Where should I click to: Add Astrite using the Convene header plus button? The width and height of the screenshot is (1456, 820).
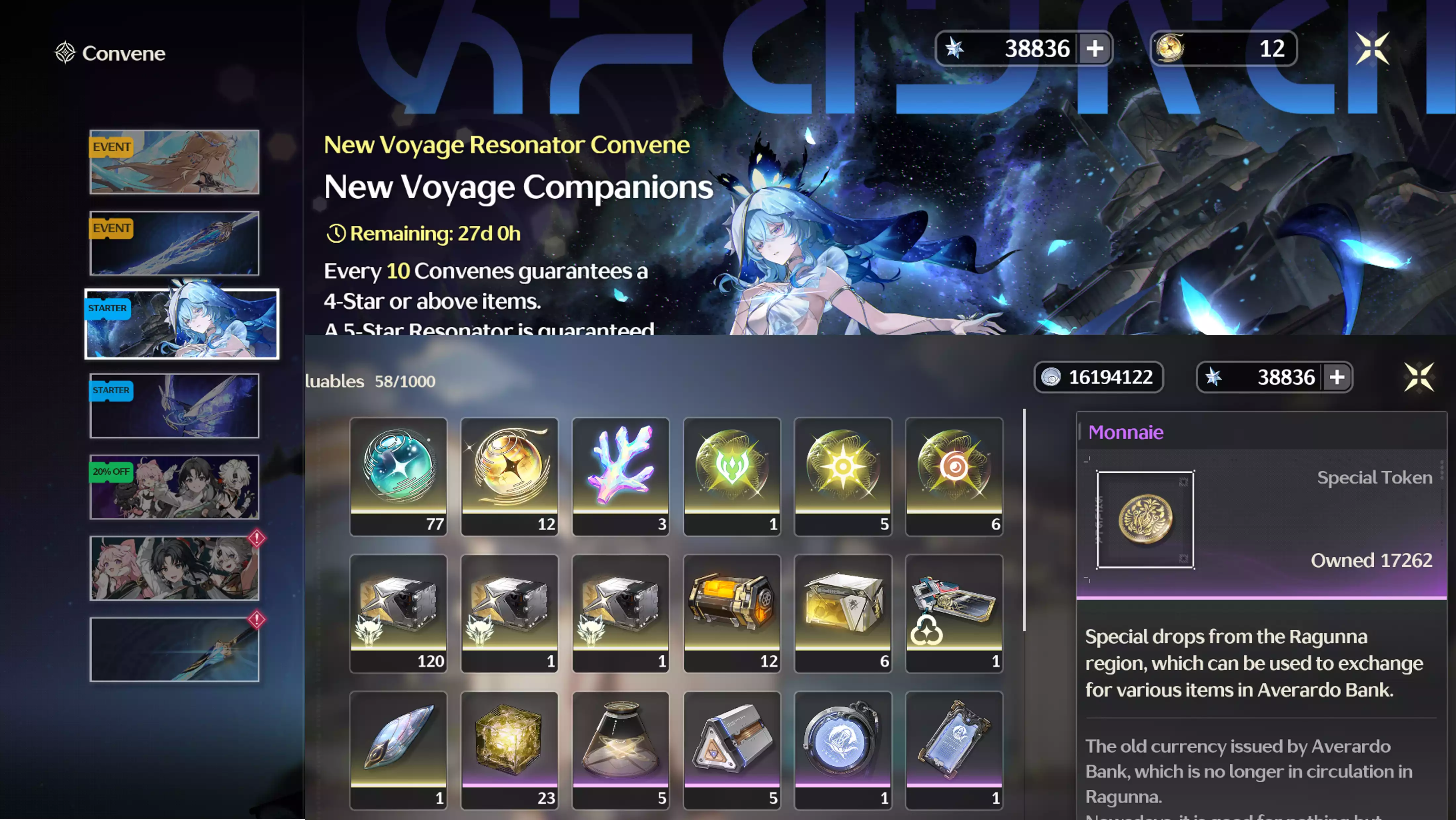click(1095, 49)
